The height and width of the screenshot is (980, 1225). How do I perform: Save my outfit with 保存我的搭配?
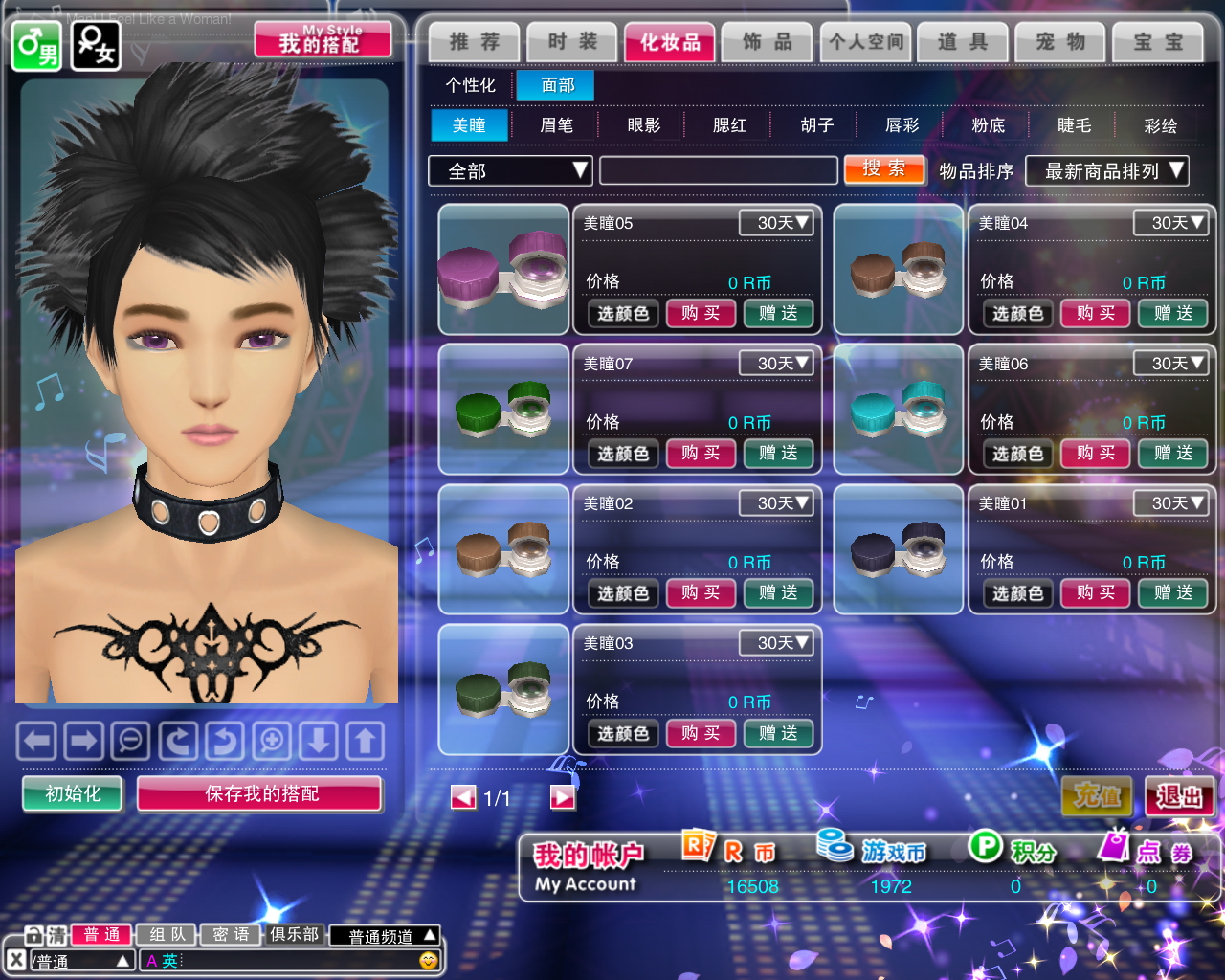pos(260,793)
